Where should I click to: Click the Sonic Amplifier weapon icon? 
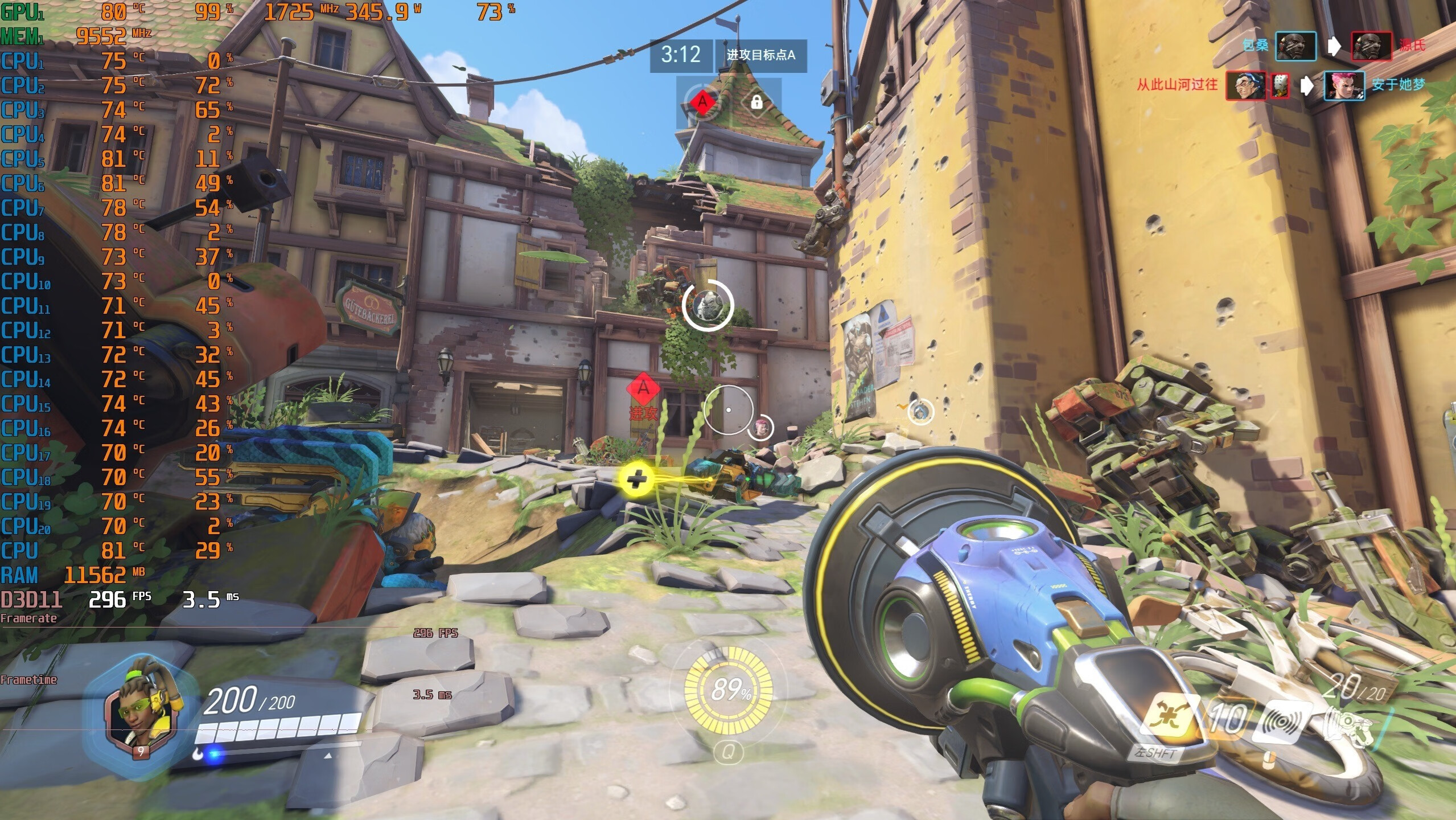pos(1348,732)
